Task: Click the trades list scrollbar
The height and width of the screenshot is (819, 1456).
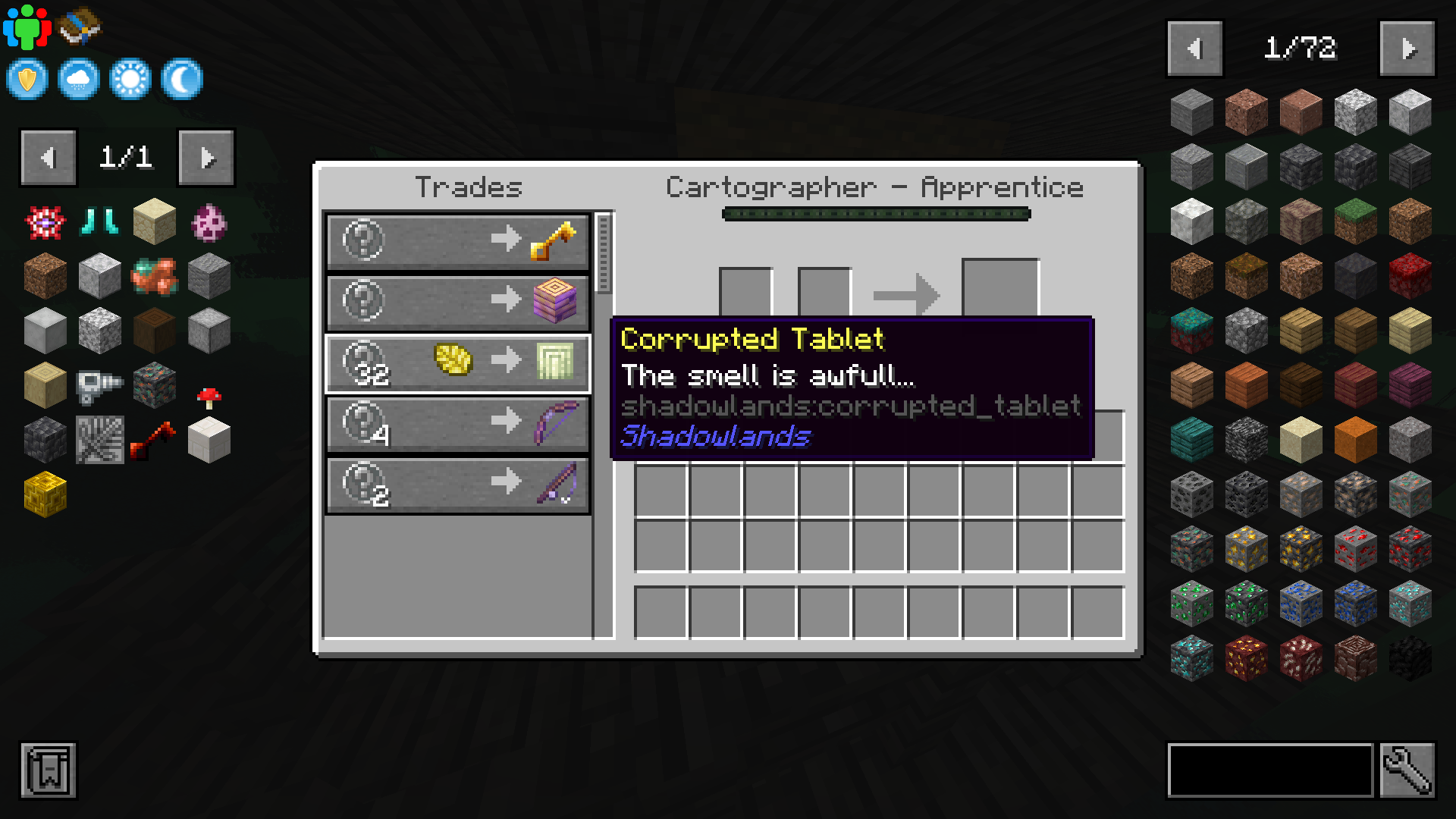Action: pos(602,250)
